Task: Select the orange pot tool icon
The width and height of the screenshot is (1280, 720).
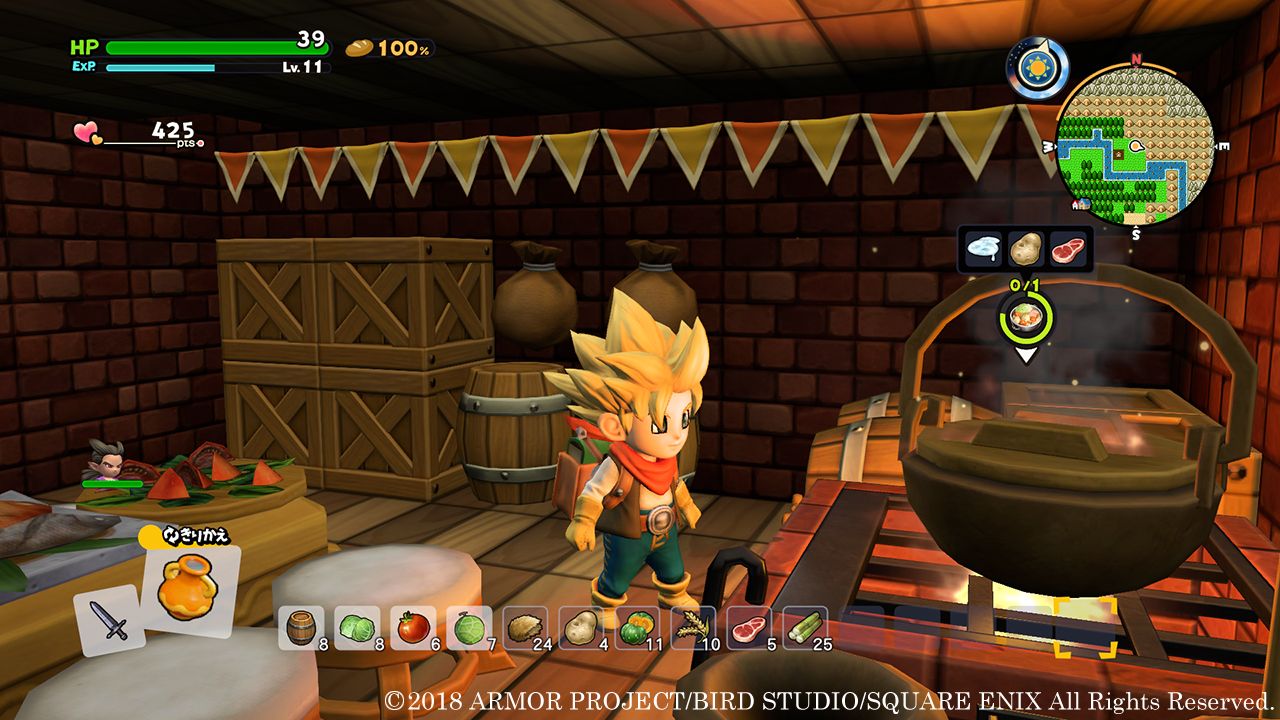Action: 188,590
